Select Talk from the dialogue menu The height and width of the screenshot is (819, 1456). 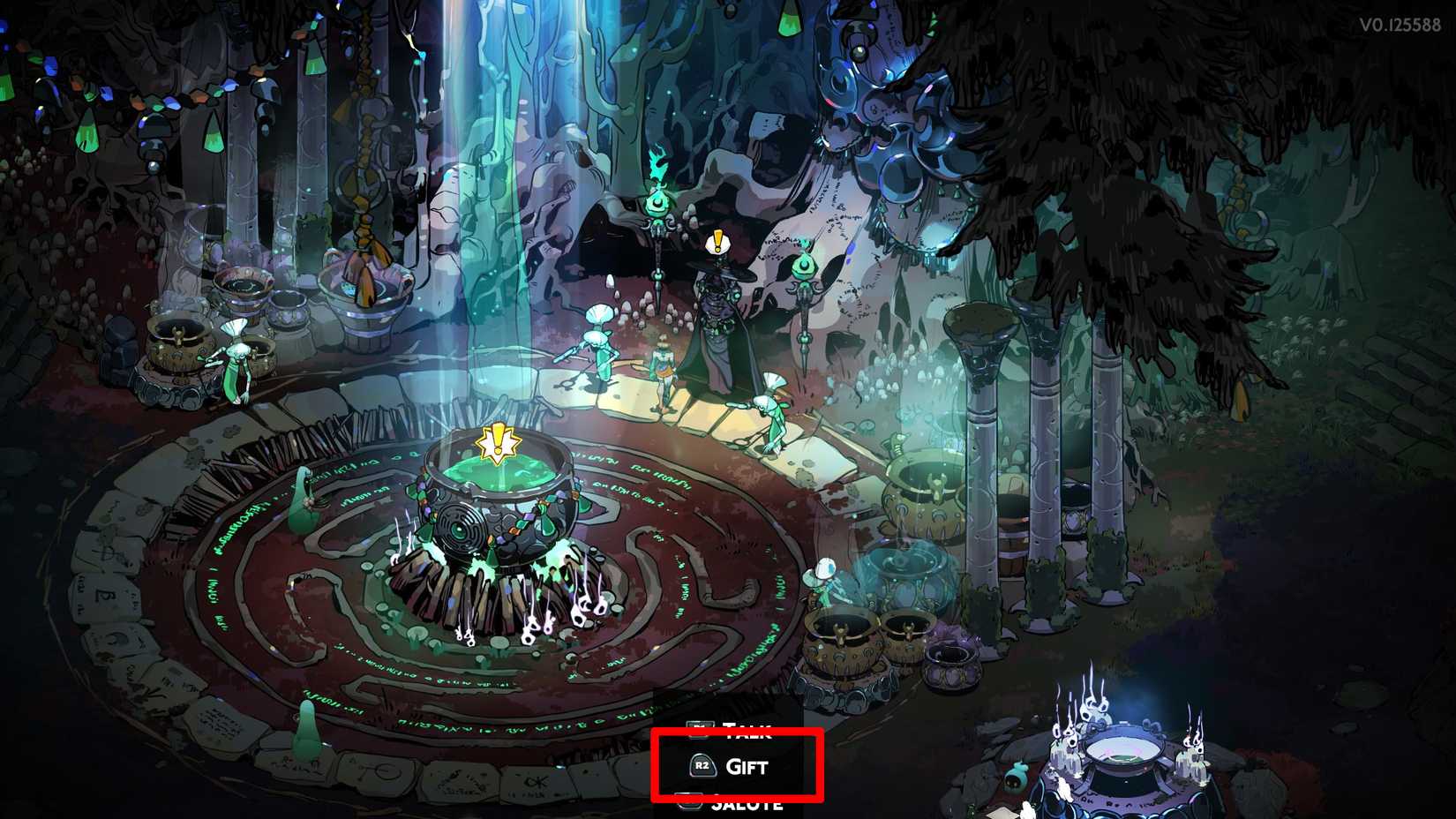747,730
